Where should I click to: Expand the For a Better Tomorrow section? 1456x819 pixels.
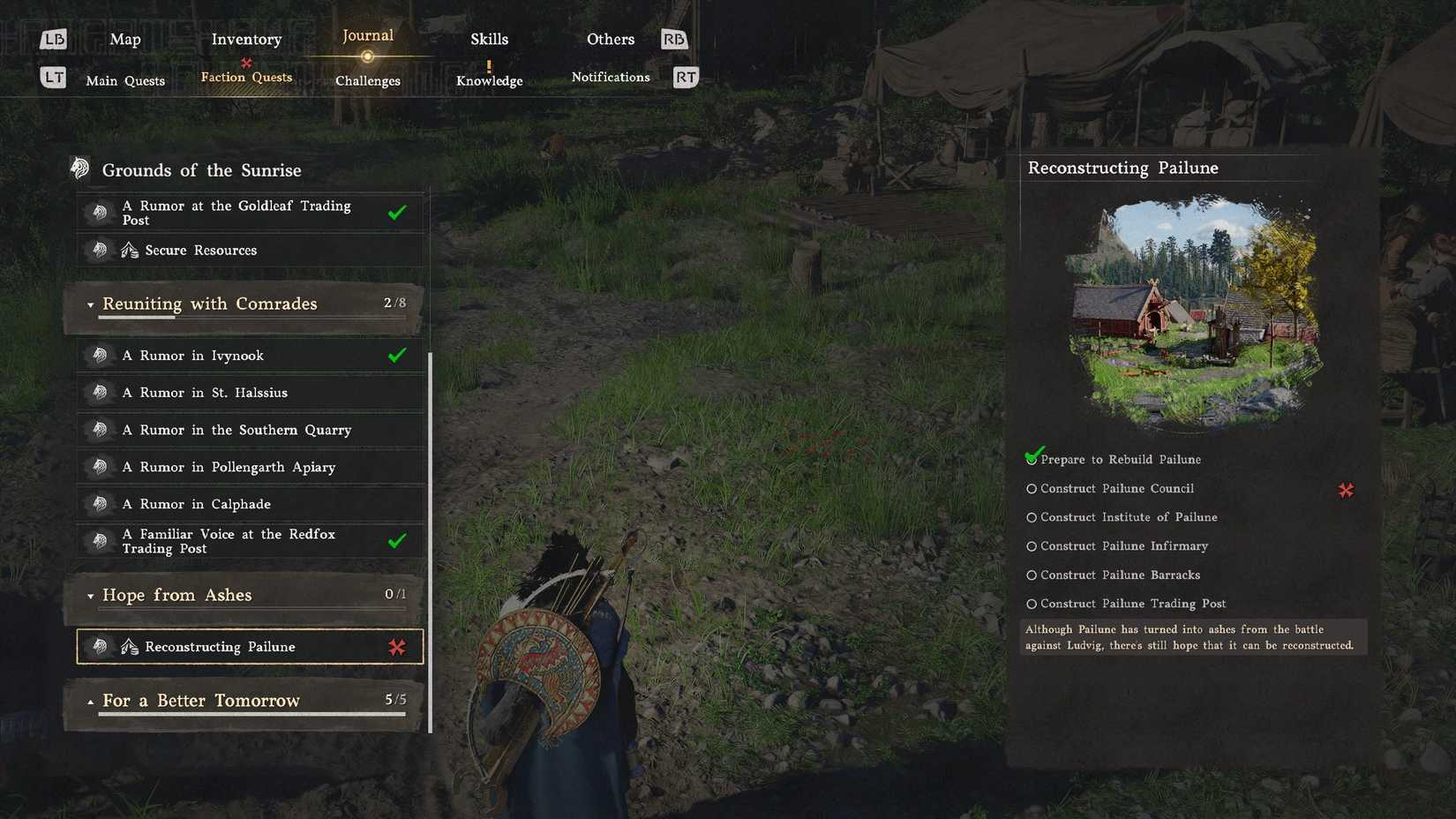tap(91, 700)
